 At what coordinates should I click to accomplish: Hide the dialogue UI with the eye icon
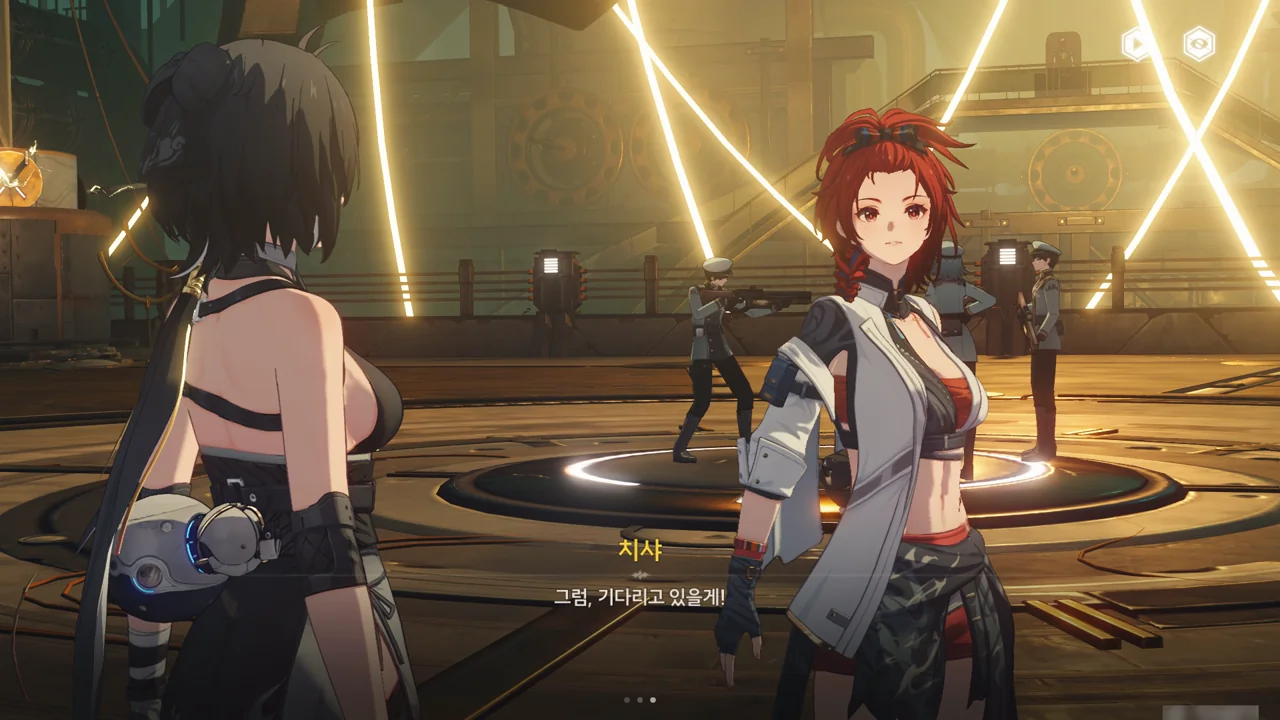[1198, 43]
